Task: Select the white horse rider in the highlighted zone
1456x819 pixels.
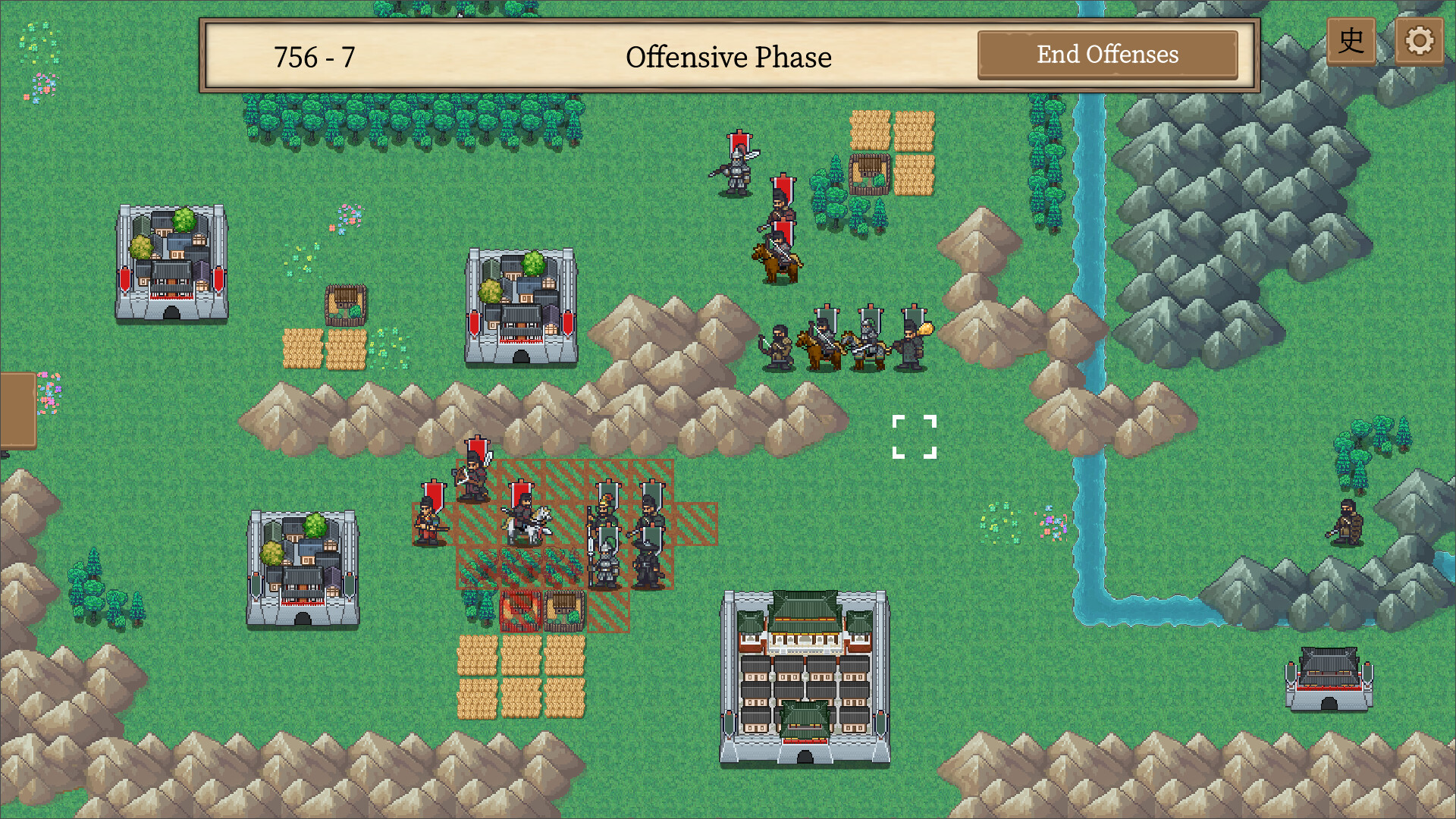Action: [x=529, y=523]
